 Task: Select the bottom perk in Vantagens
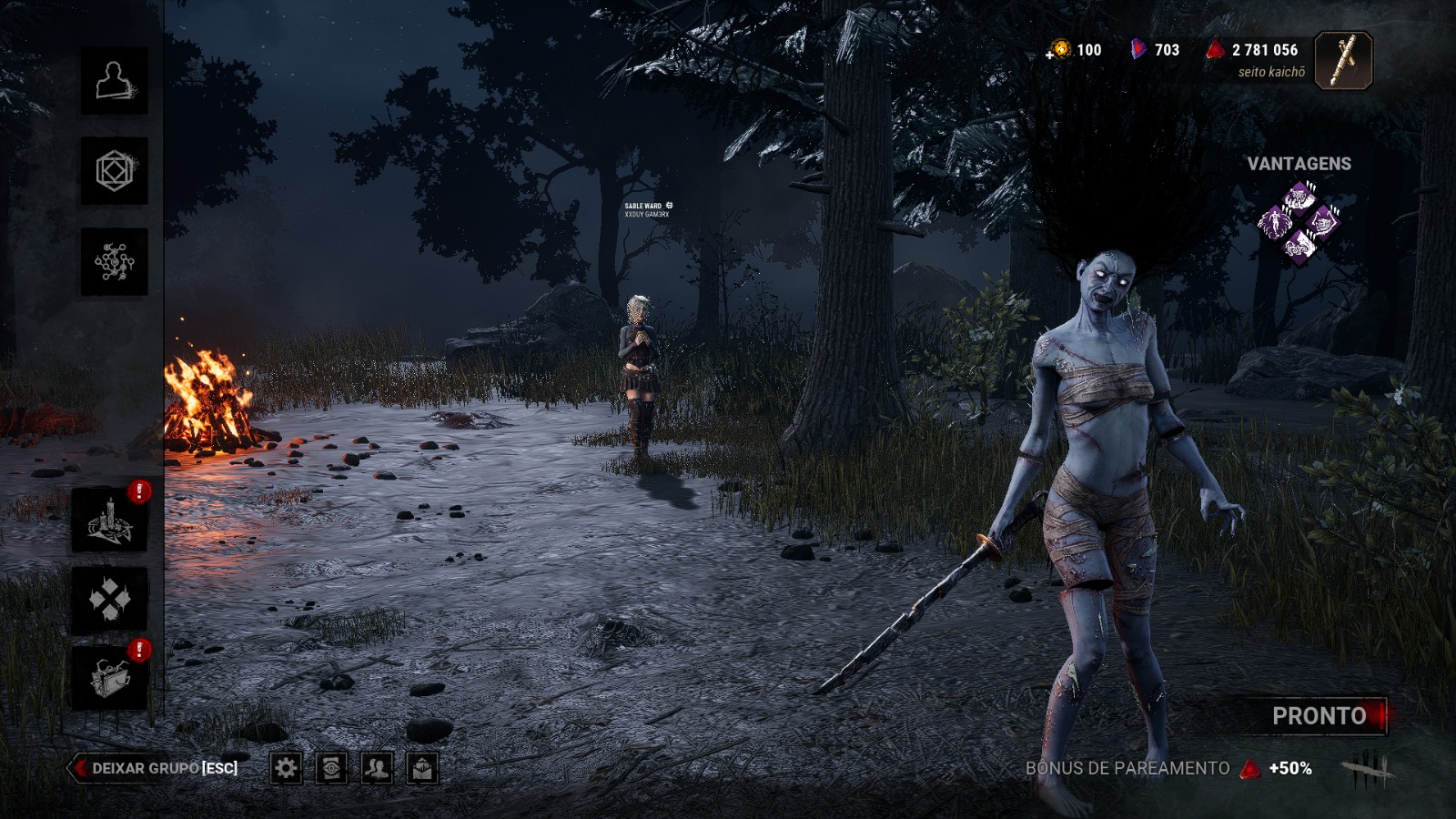pyautogui.click(x=1299, y=246)
